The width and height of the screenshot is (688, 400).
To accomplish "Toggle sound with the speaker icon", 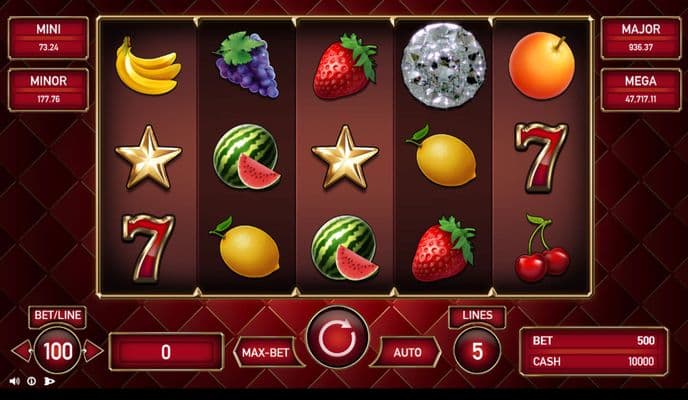I will (14, 381).
